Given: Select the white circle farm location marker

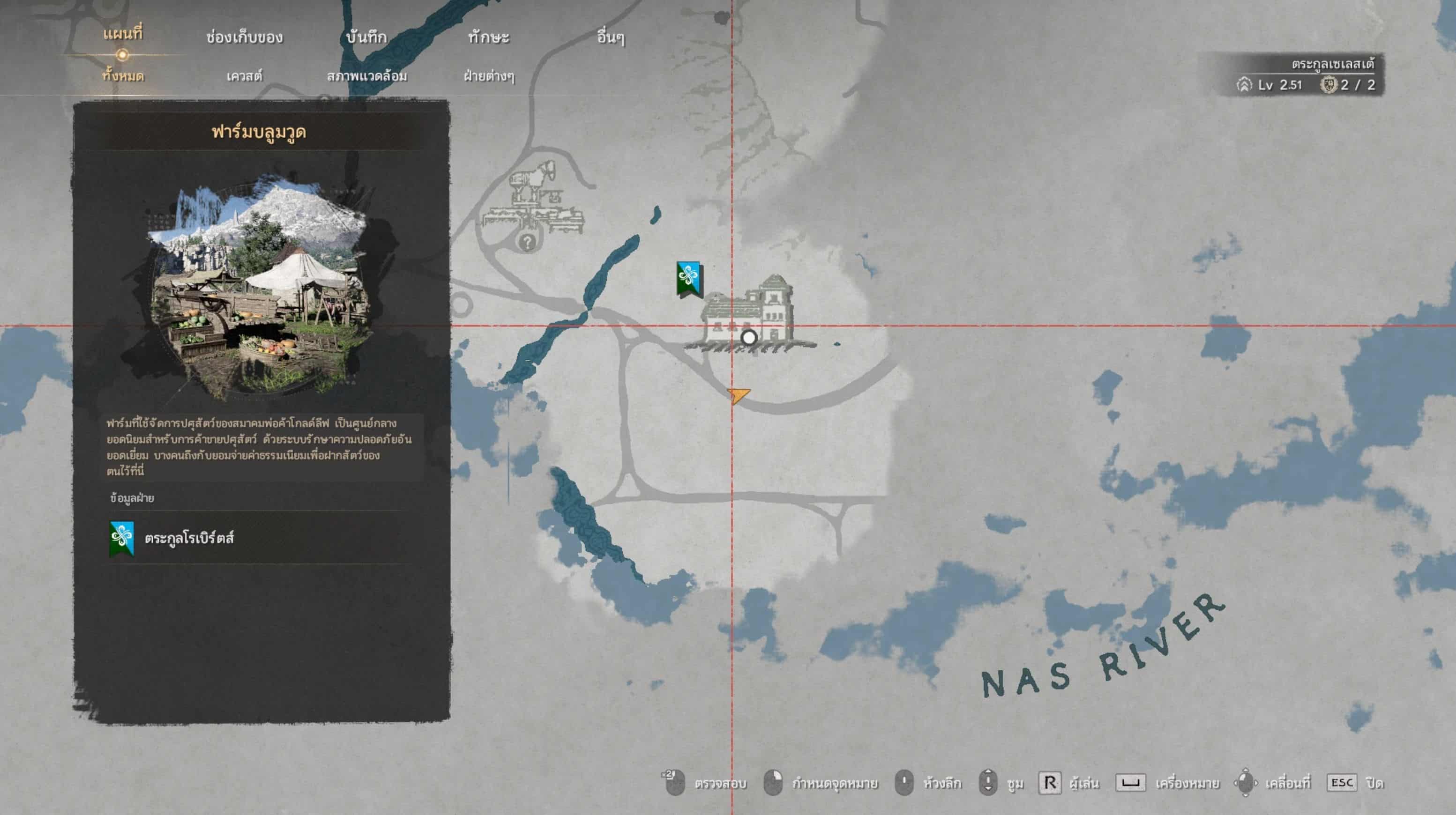Looking at the screenshot, I should point(749,338).
